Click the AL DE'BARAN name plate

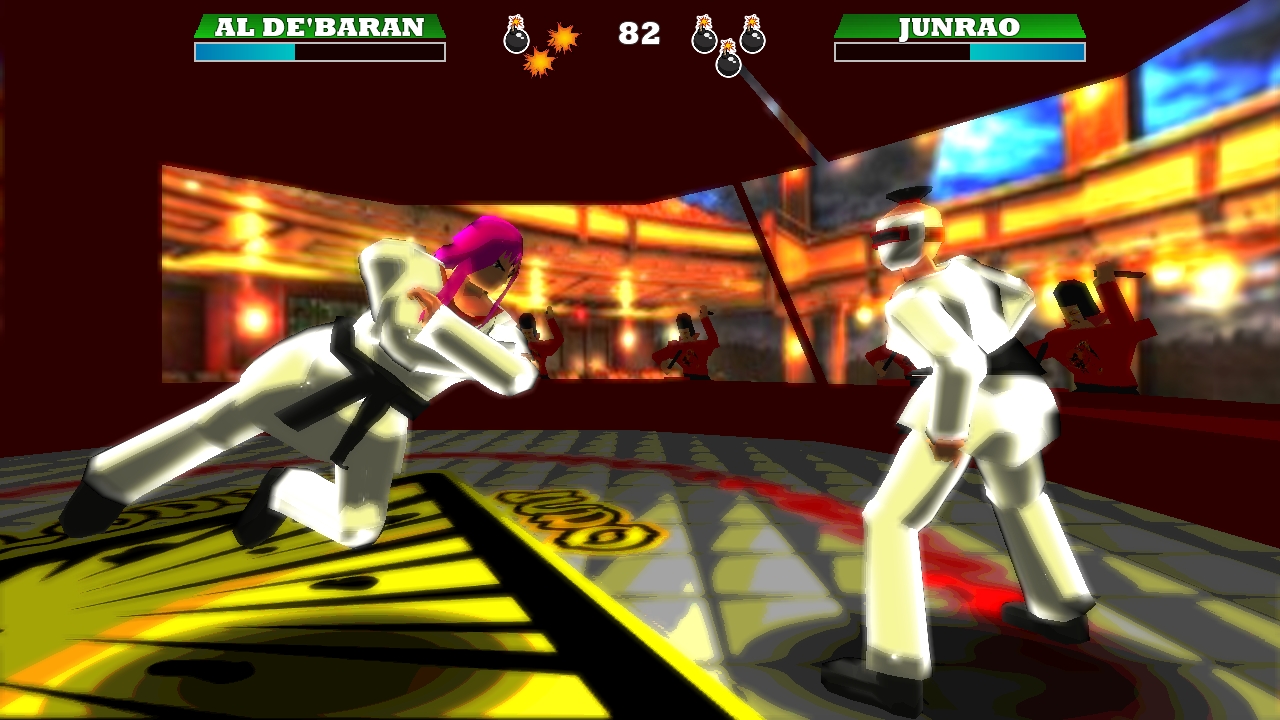319,27
